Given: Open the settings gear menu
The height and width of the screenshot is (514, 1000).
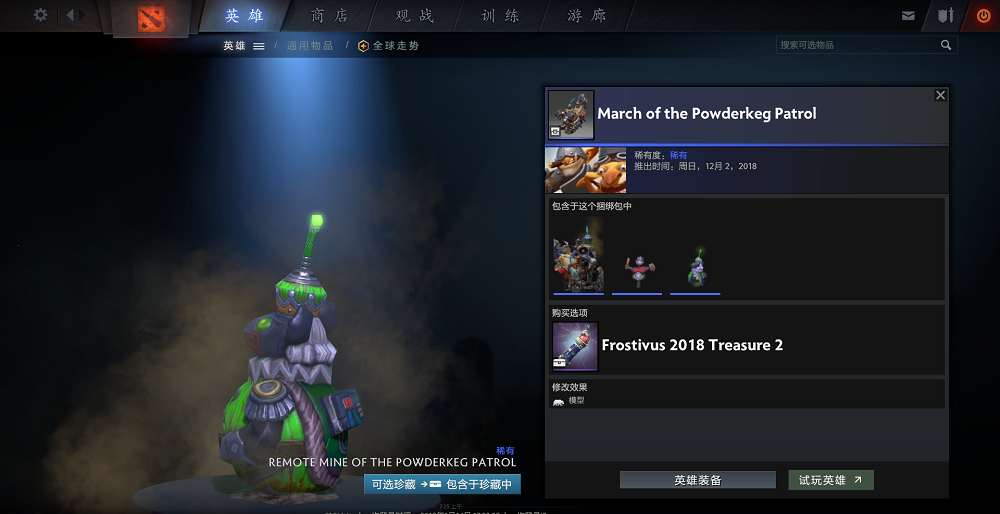Looking at the screenshot, I should click(40, 15).
